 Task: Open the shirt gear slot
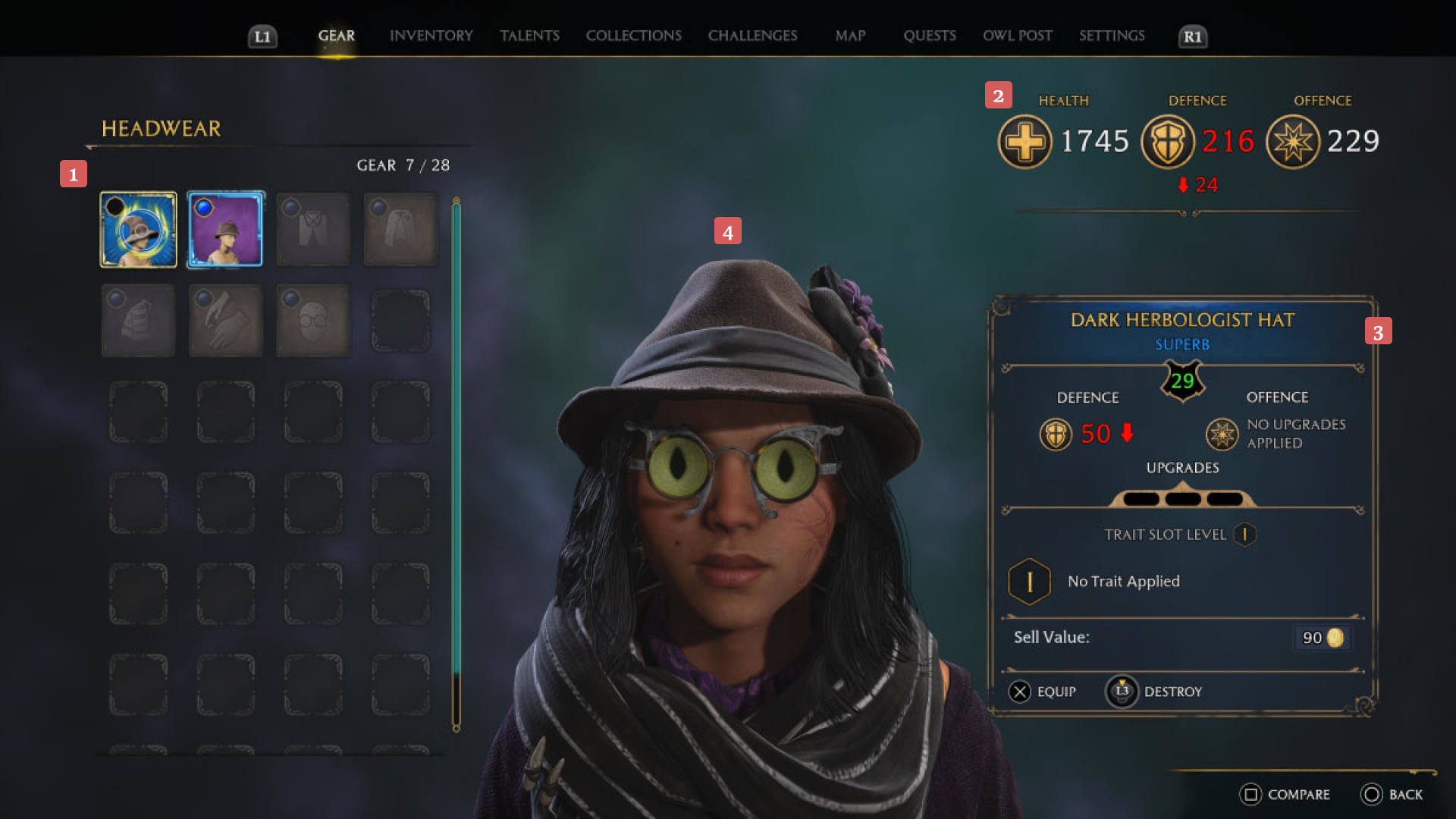click(x=312, y=229)
